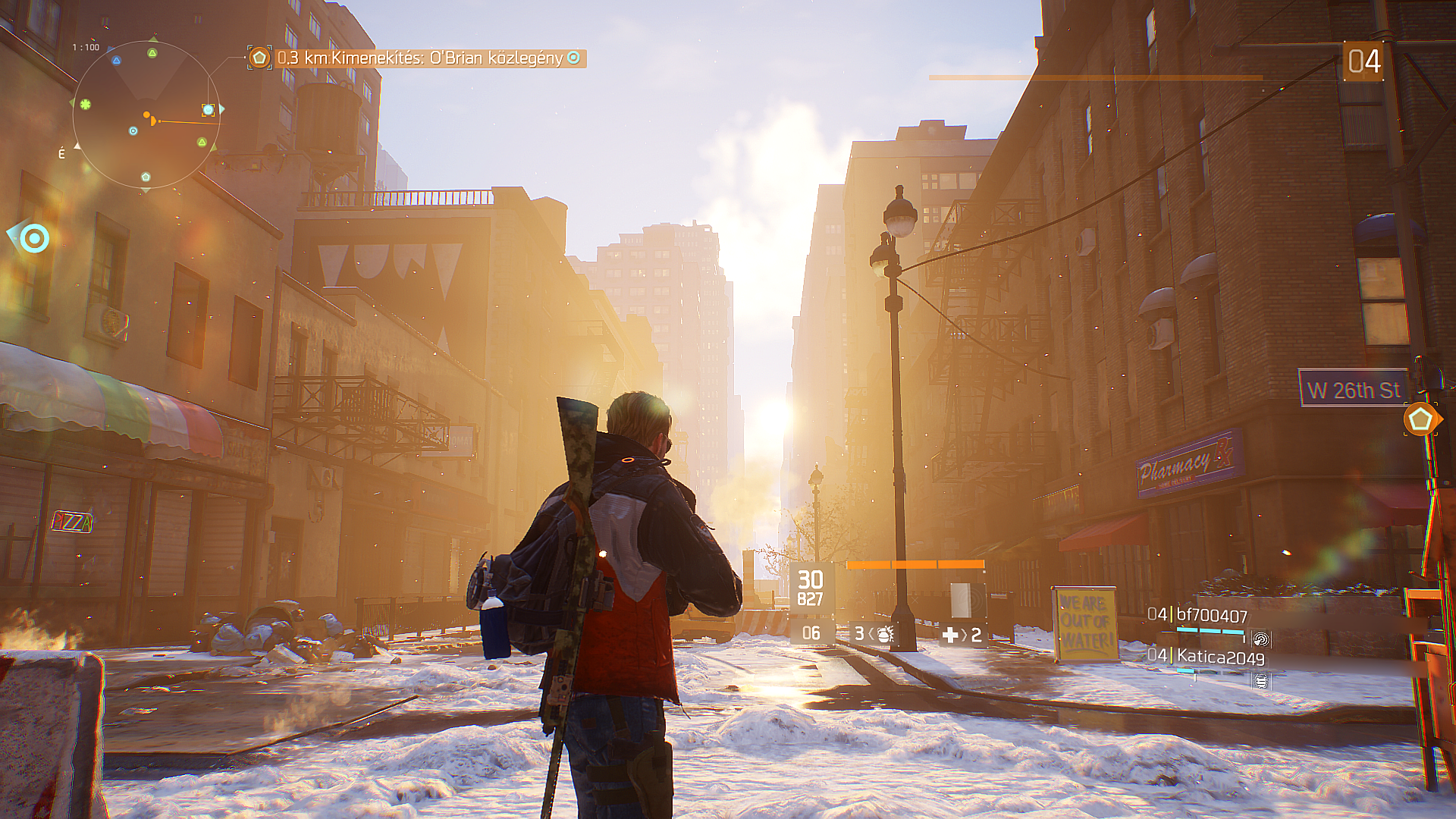Click the circular minimap radar
Screen dimensions: 1456x819
click(x=146, y=115)
